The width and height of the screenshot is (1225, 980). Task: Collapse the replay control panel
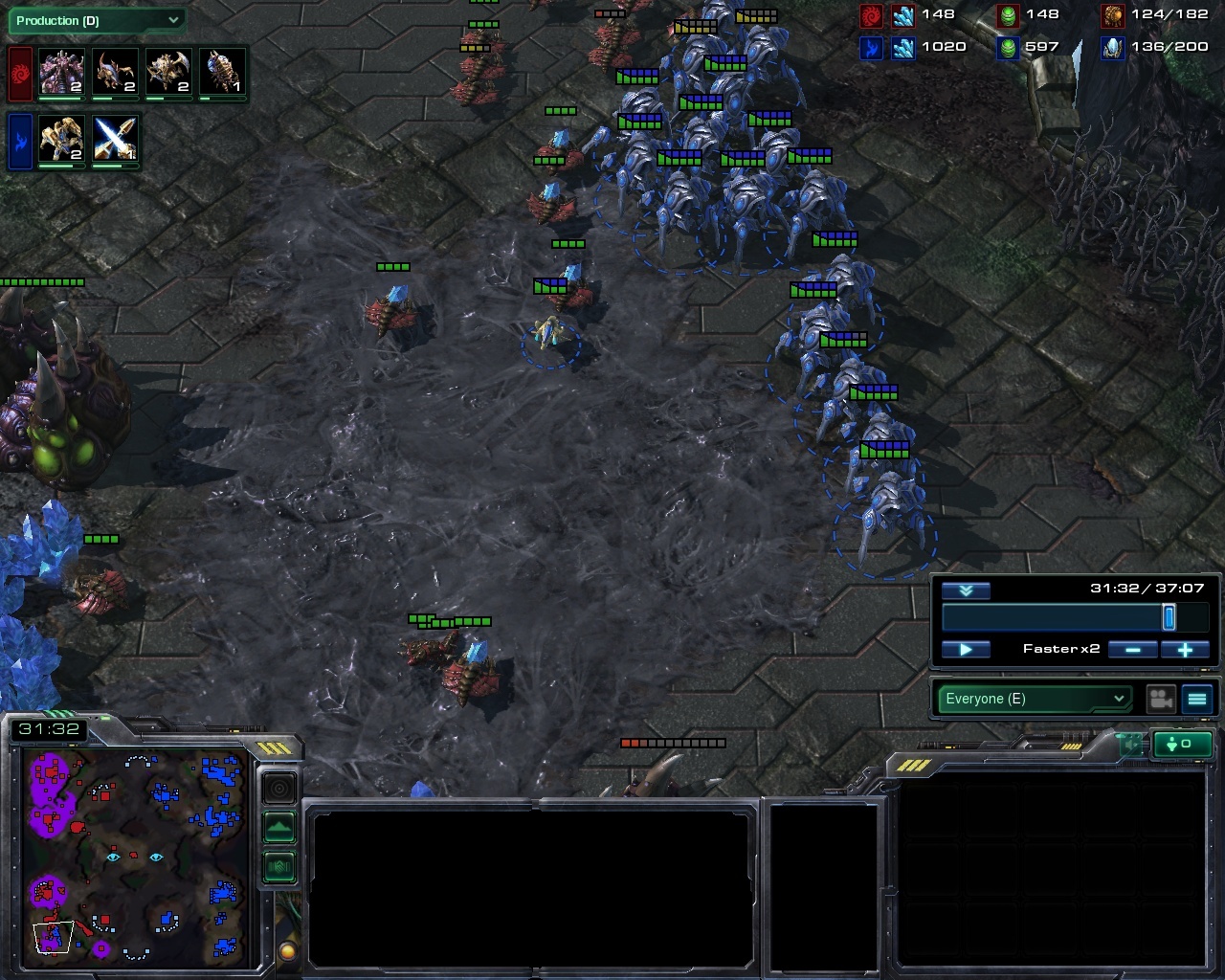[x=966, y=590]
